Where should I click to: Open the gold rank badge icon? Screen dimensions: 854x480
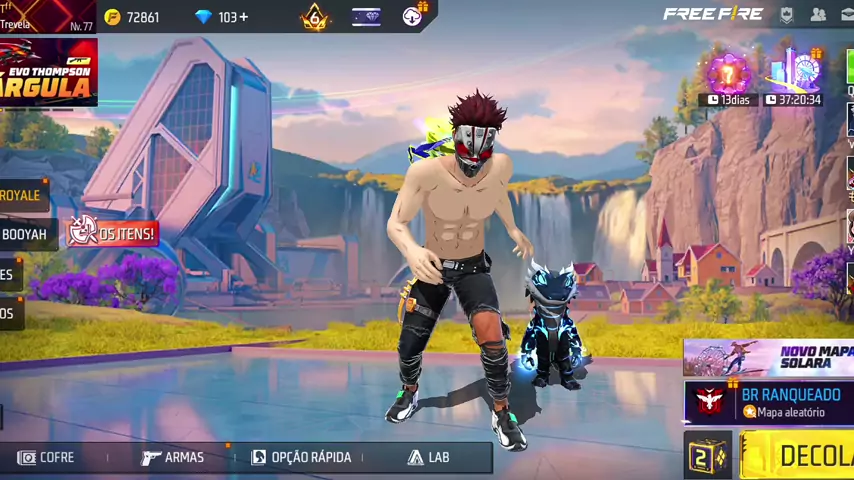click(x=315, y=17)
